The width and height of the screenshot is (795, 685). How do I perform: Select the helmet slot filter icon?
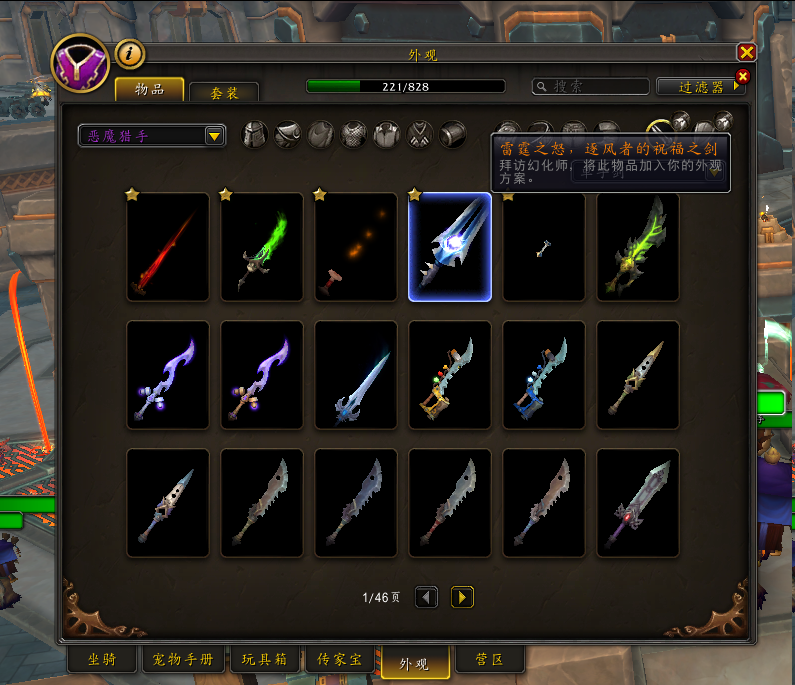pyautogui.click(x=256, y=134)
